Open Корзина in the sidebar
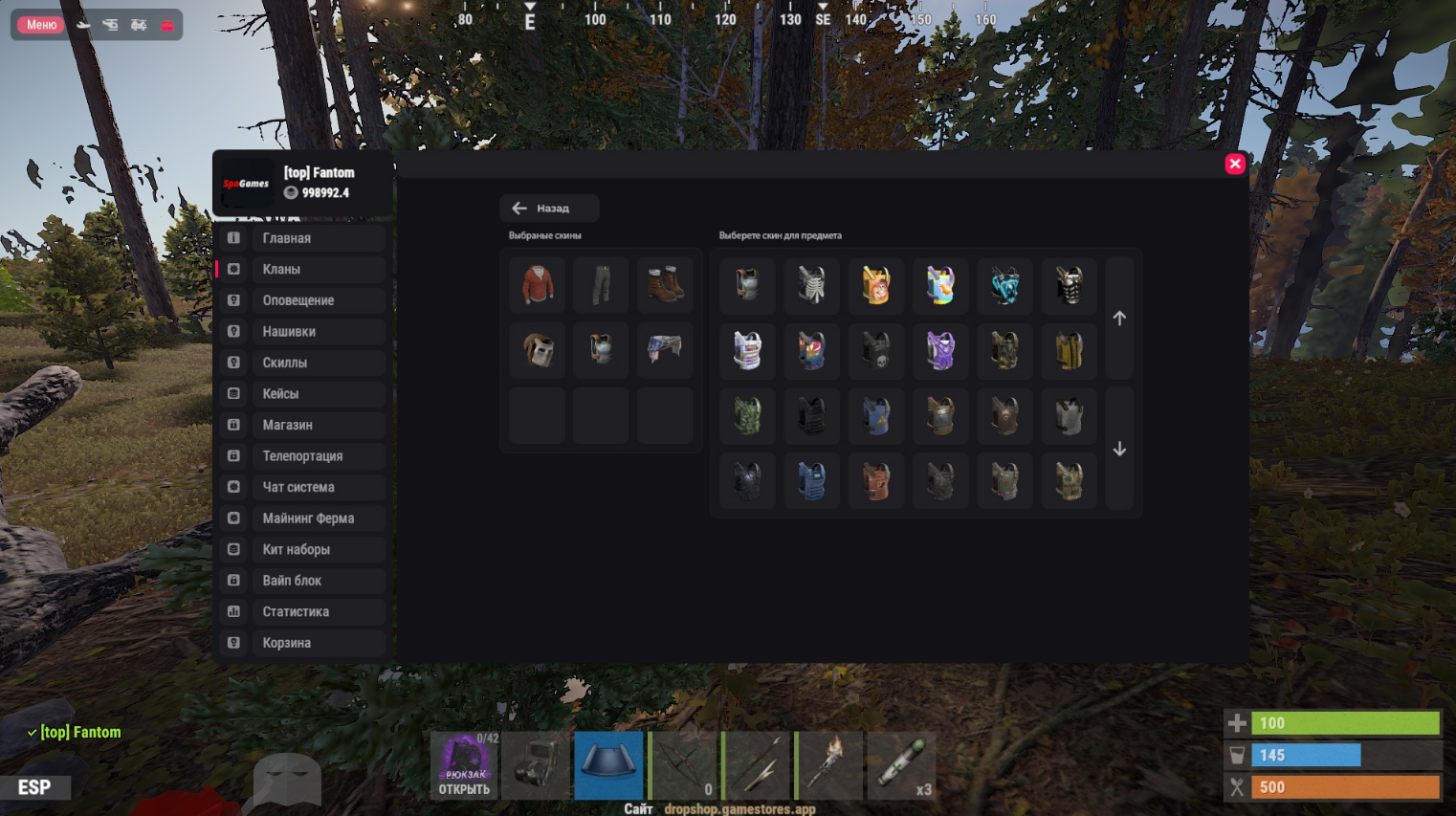Screen dimensions: 1456x816 pyautogui.click(x=301, y=643)
